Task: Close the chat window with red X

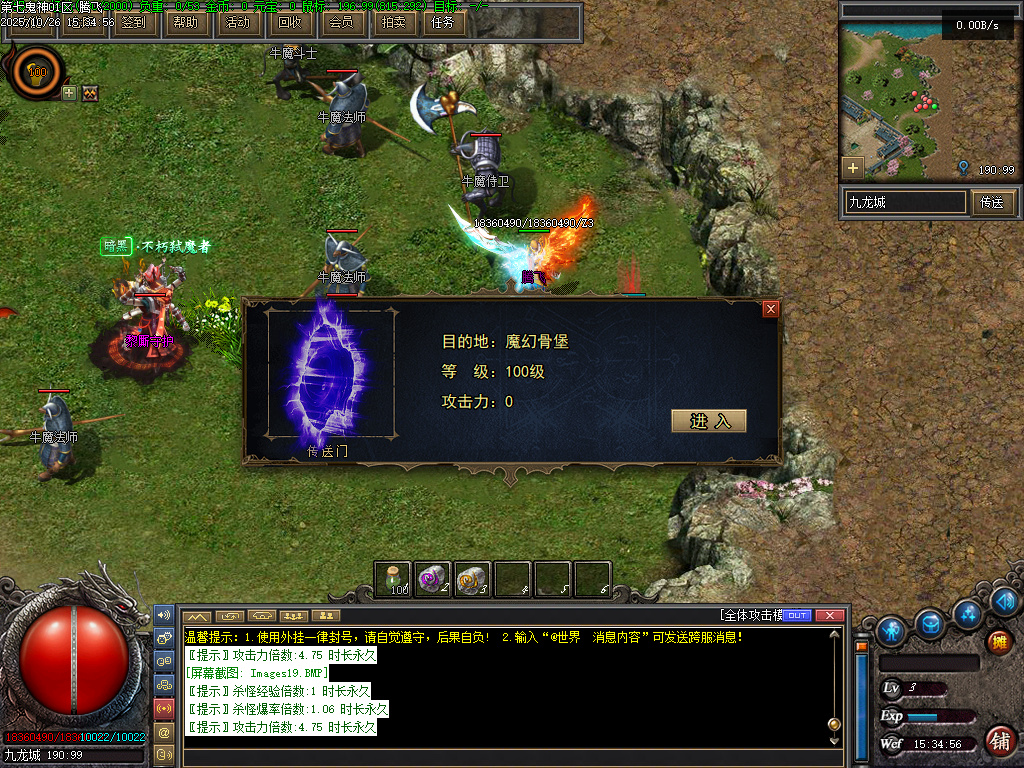Action: tap(828, 615)
